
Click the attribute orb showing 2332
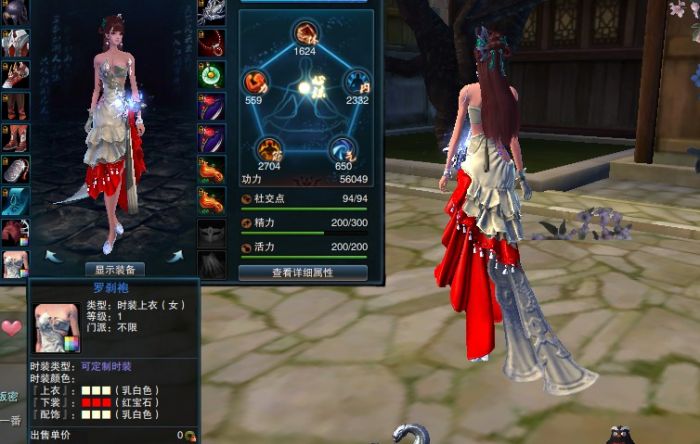(355, 82)
